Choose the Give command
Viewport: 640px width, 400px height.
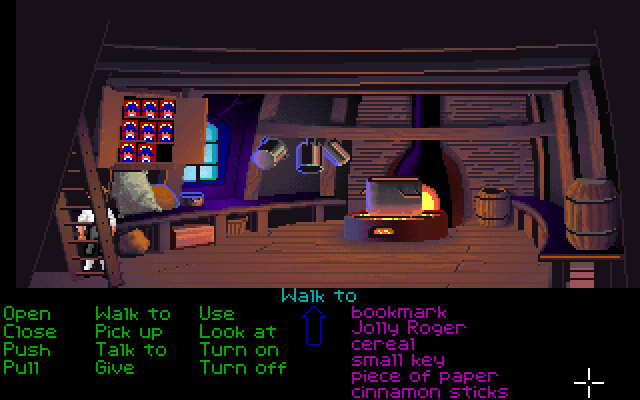[x=116, y=368]
